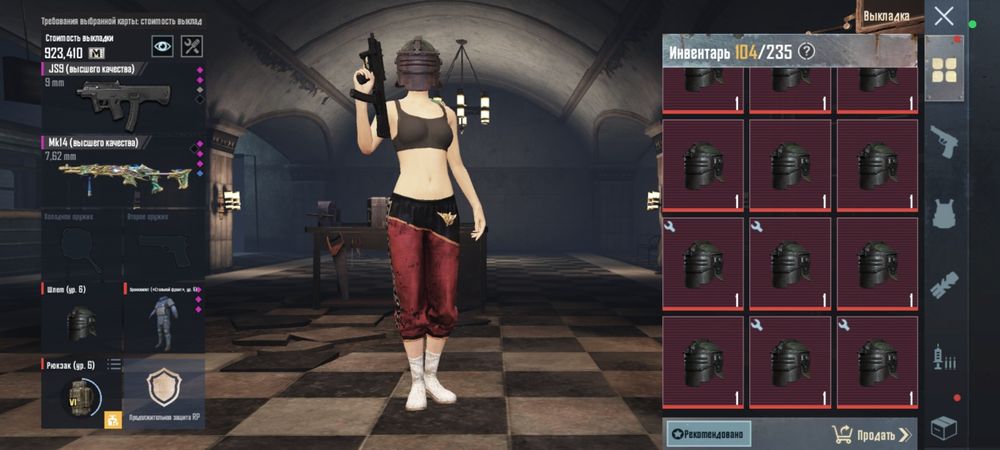Close the loadout screen with the X
This screenshot has height=450, width=1000.
[x=943, y=16]
